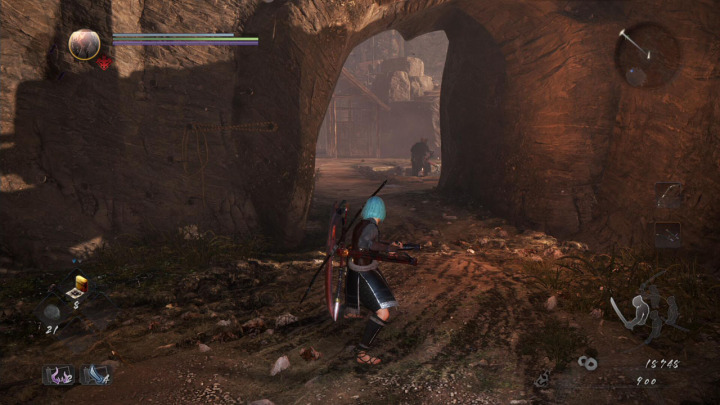Activate the blue feather yokai skill icon

(95, 375)
